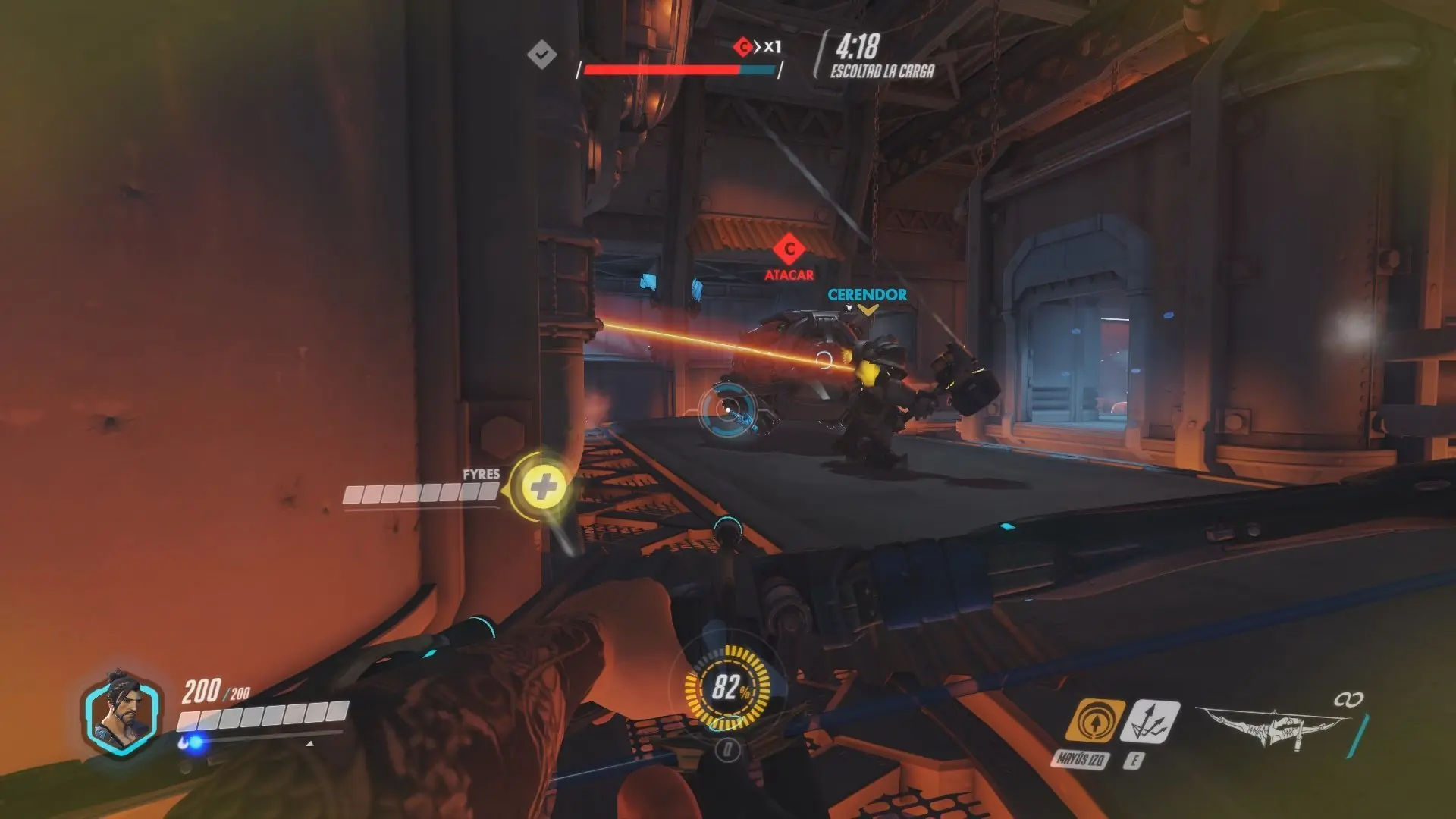Image resolution: width=1456 pixels, height=819 pixels.
Task: Activate the Sonic Arrow ability icon
Action: (1094, 721)
